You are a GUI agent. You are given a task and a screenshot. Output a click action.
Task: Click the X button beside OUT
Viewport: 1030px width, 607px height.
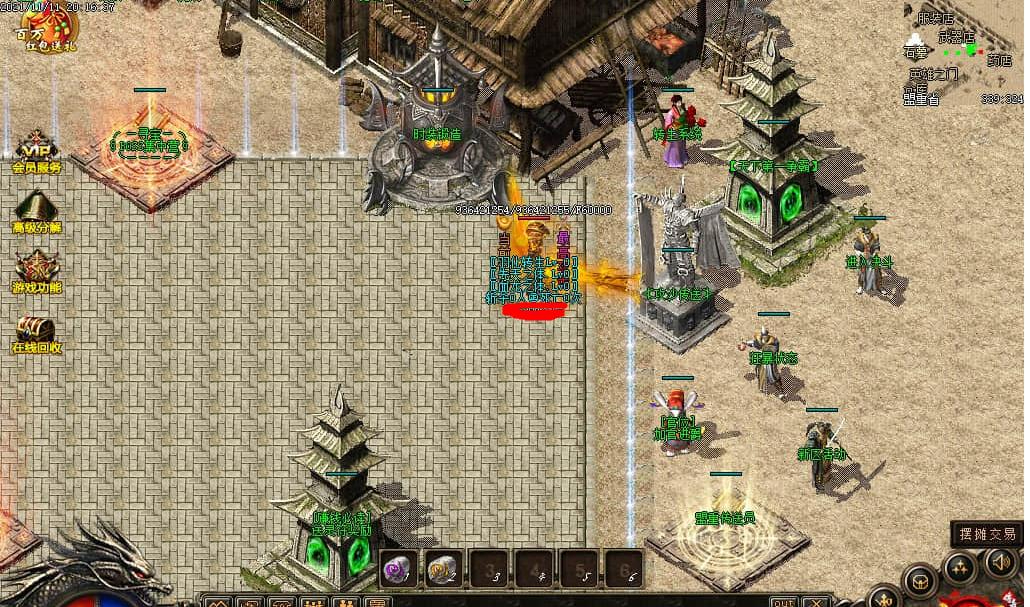pyautogui.click(x=816, y=601)
